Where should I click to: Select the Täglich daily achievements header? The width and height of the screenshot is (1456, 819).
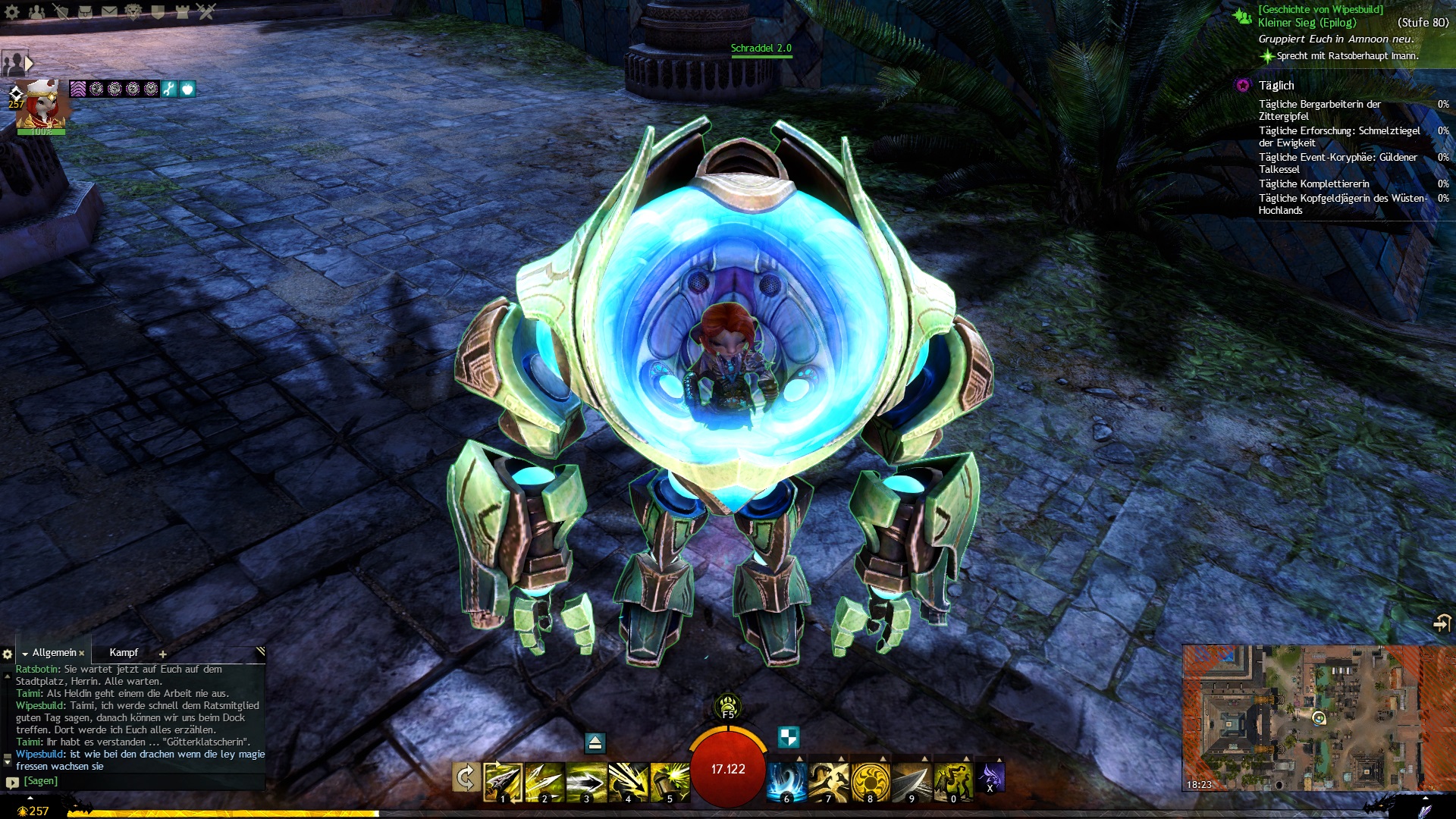pos(1276,86)
